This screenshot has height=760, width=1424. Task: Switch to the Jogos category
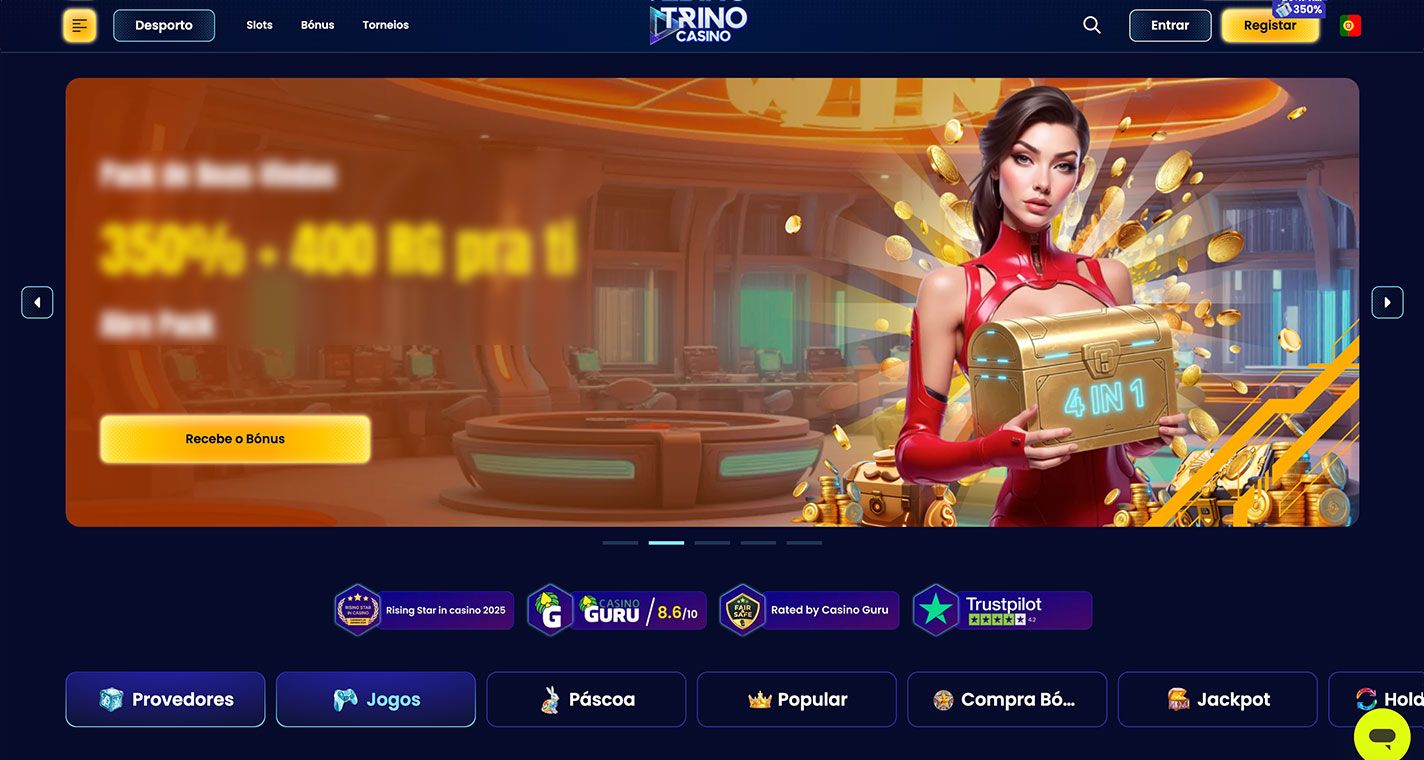[375, 699]
